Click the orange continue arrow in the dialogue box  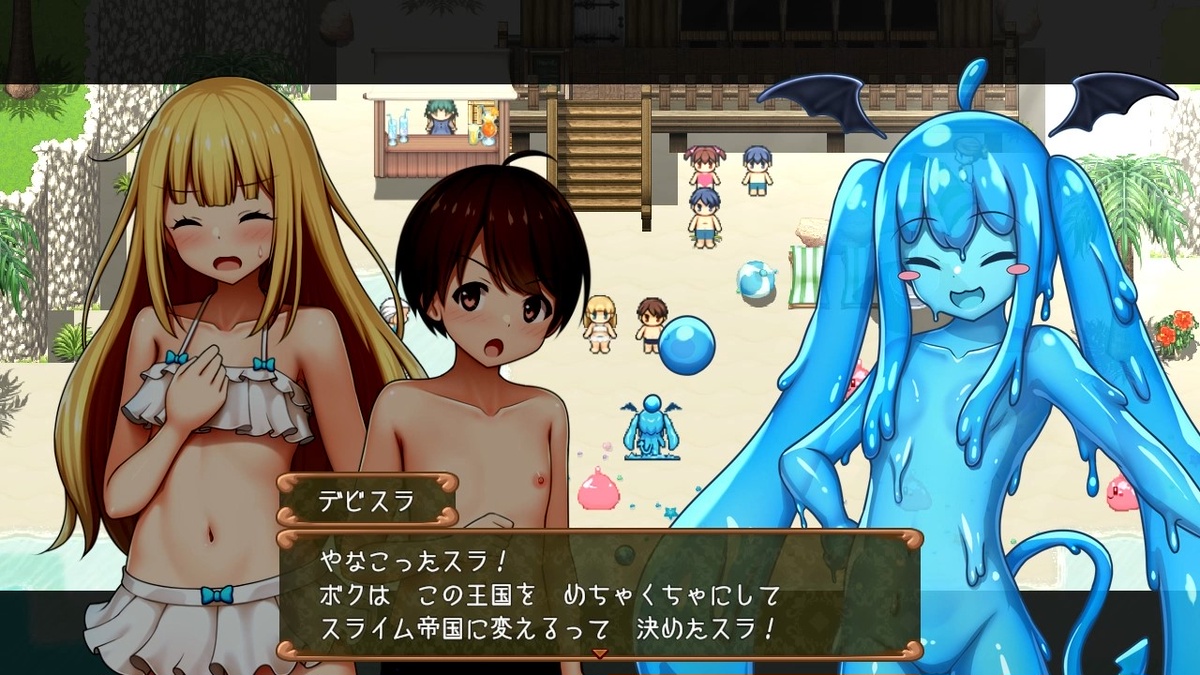tap(600, 653)
